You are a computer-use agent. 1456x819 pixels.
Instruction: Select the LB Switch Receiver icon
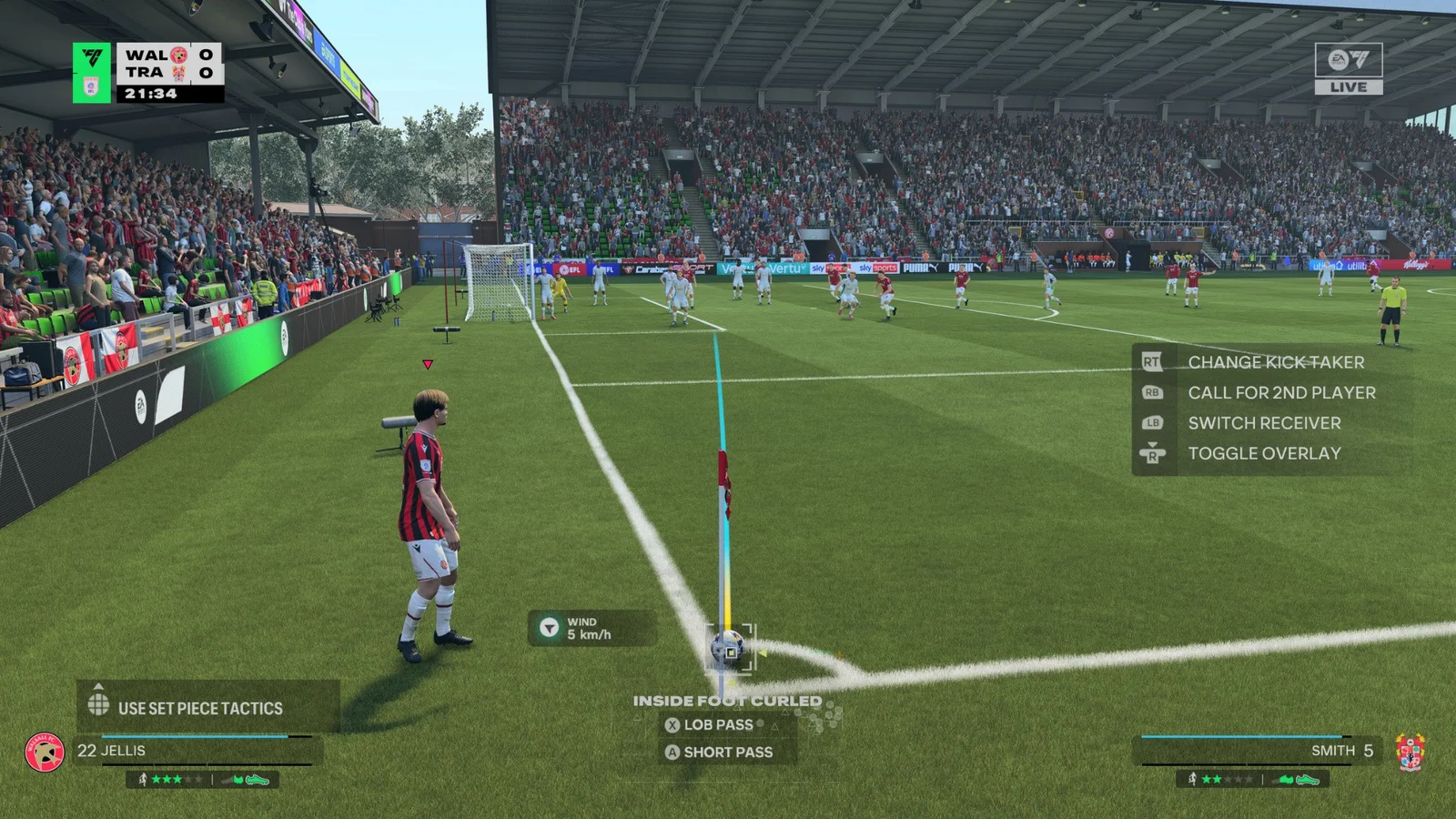1152,423
